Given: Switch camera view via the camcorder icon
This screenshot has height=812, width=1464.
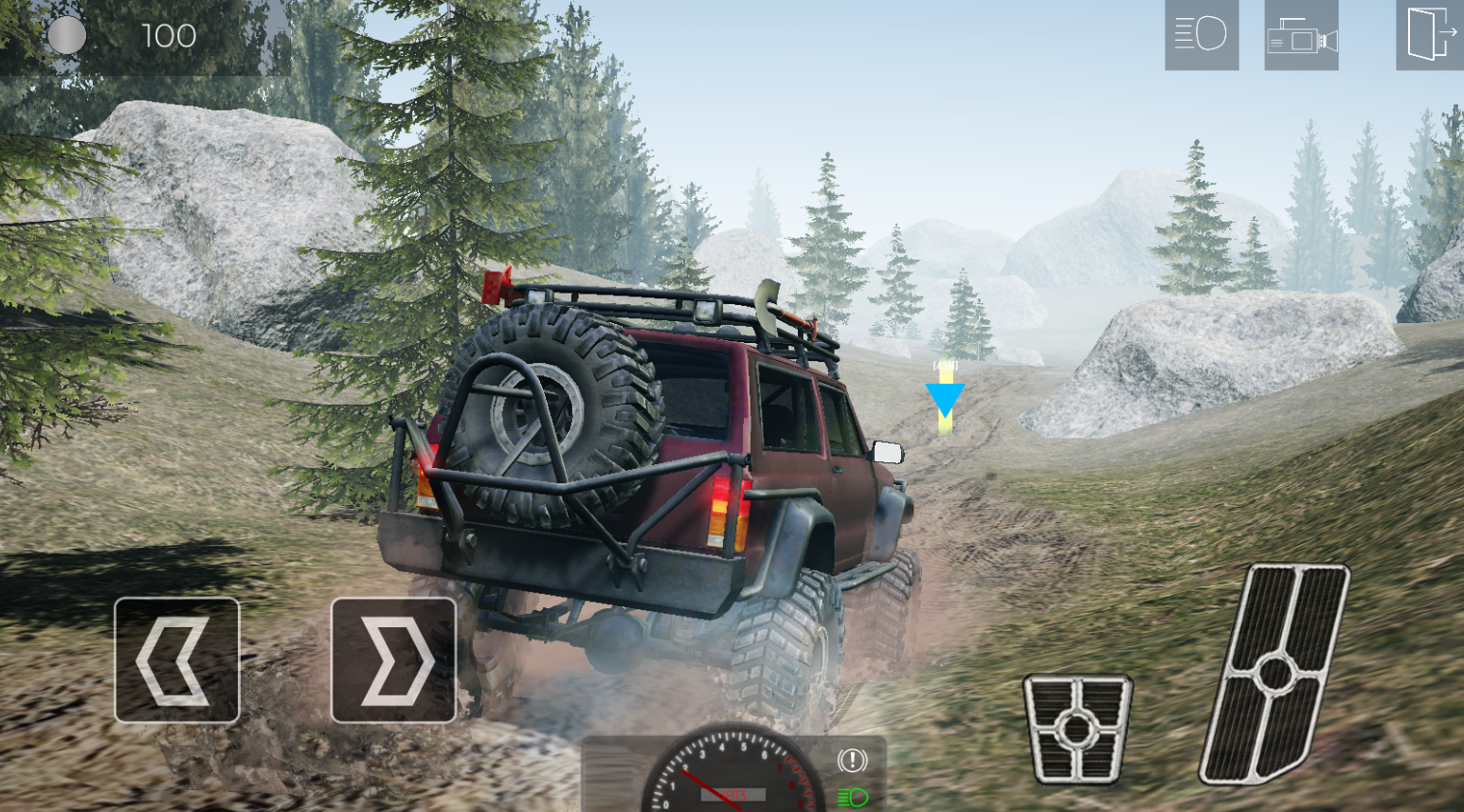Looking at the screenshot, I should point(1302,36).
